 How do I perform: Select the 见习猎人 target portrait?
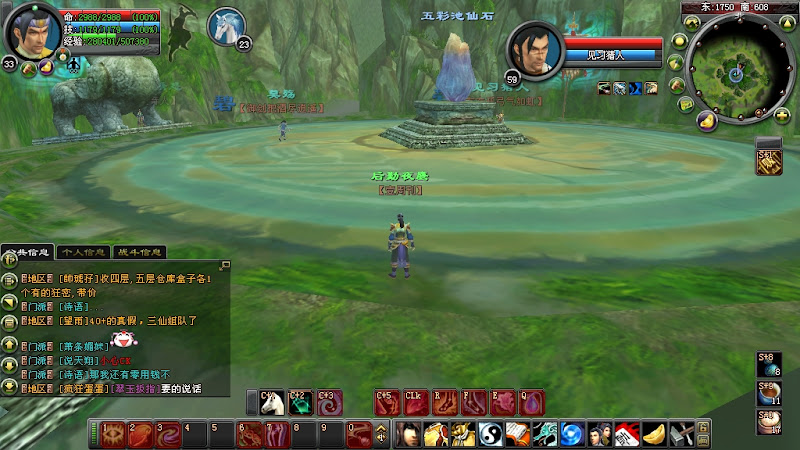tap(537, 50)
